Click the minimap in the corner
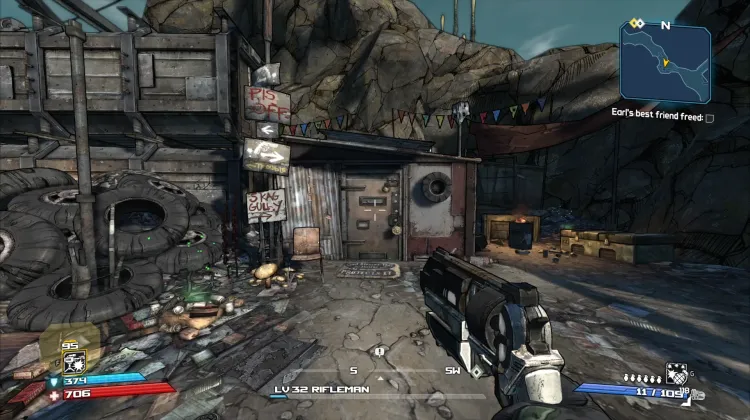 coord(665,63)
